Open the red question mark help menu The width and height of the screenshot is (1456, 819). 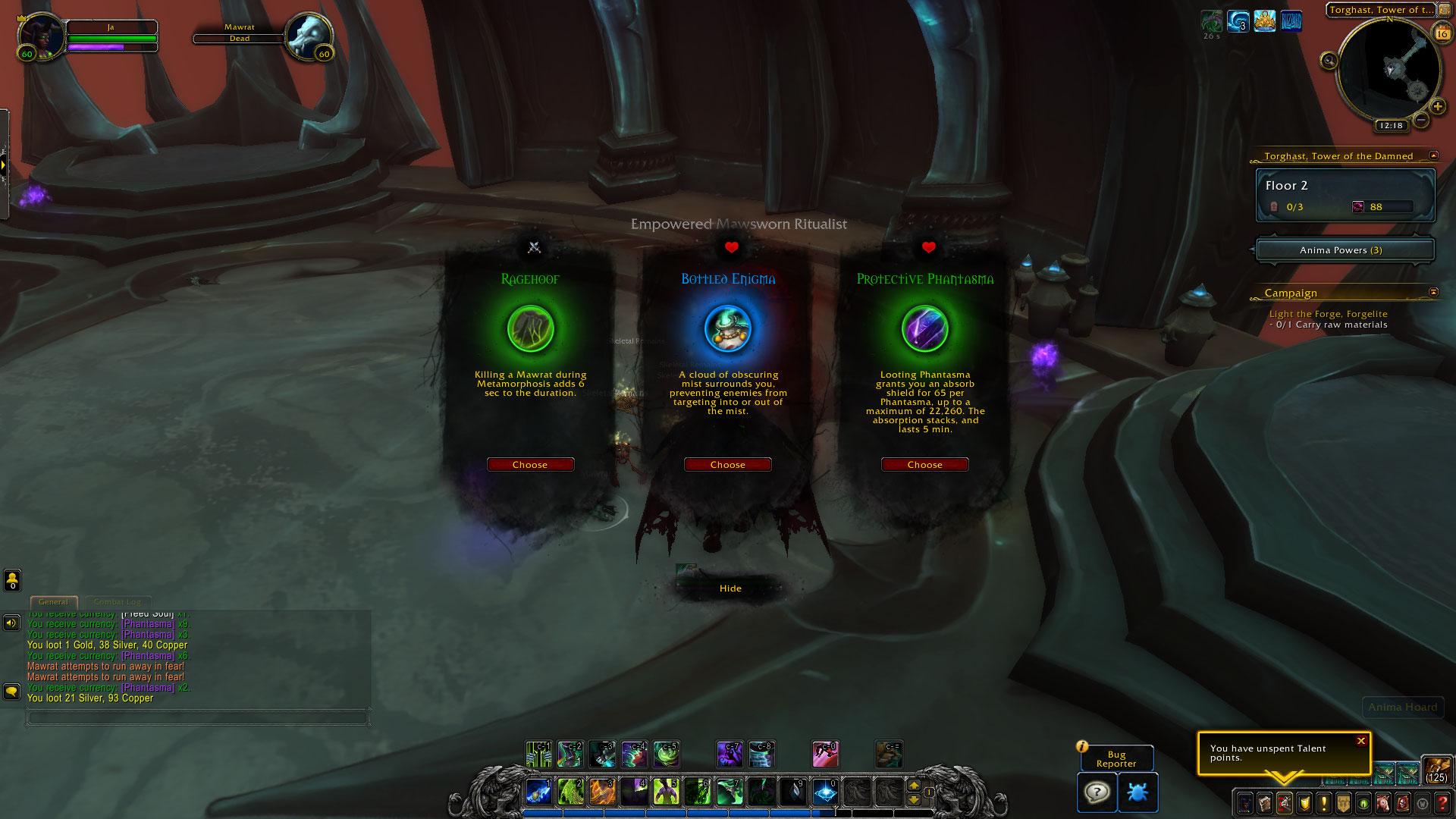click(1443, 802)
